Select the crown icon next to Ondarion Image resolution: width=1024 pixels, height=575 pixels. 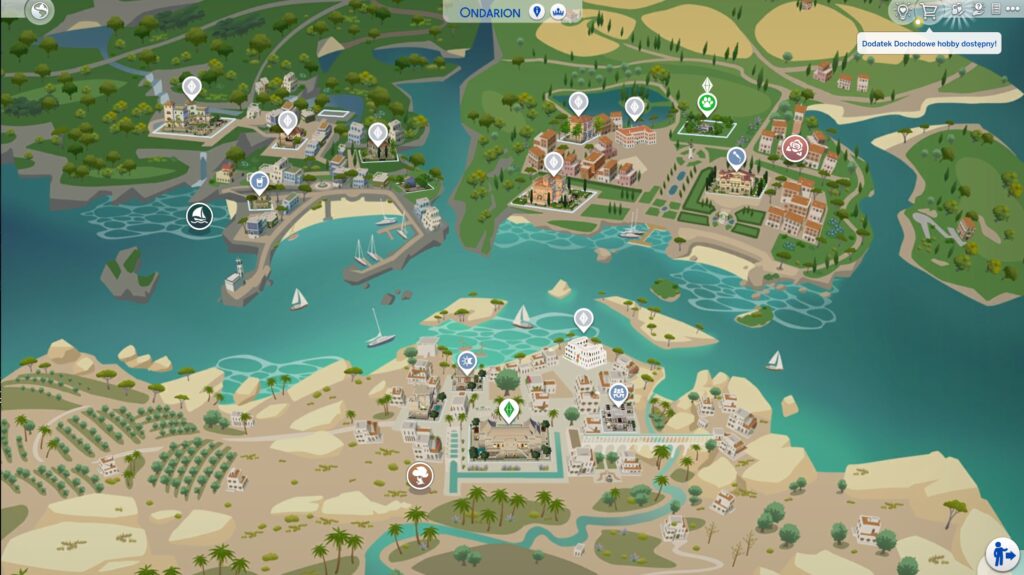[x=558, y=11]
